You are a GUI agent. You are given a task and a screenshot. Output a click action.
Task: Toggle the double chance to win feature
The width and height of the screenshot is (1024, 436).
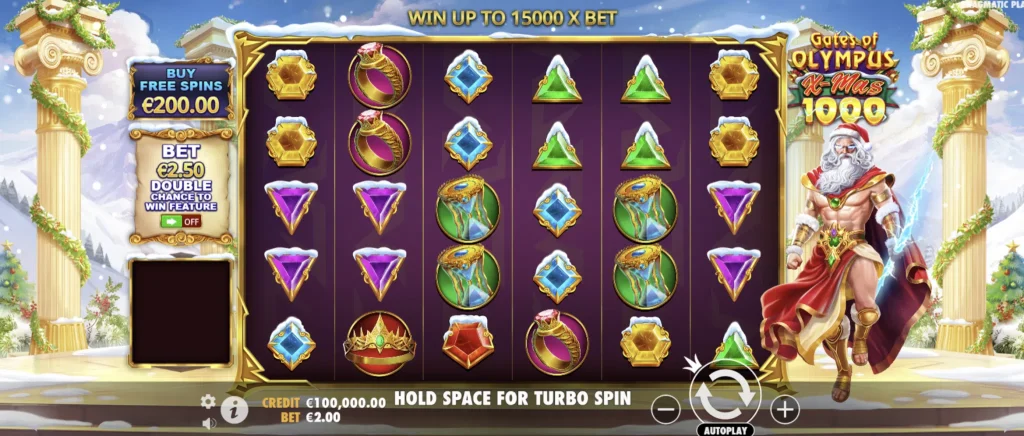179,221
